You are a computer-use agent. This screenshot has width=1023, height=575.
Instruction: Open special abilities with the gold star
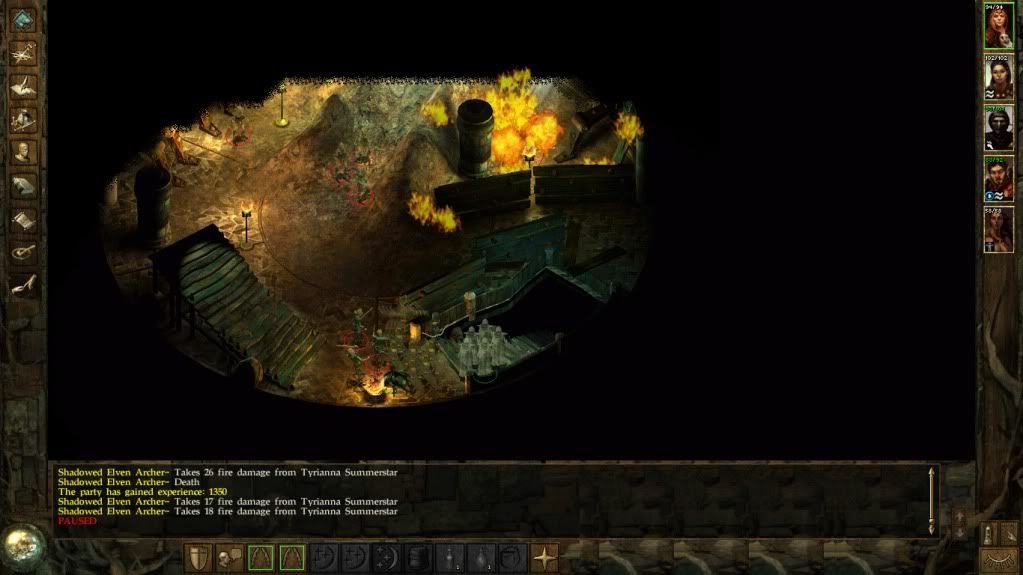[x=544, y=557]
